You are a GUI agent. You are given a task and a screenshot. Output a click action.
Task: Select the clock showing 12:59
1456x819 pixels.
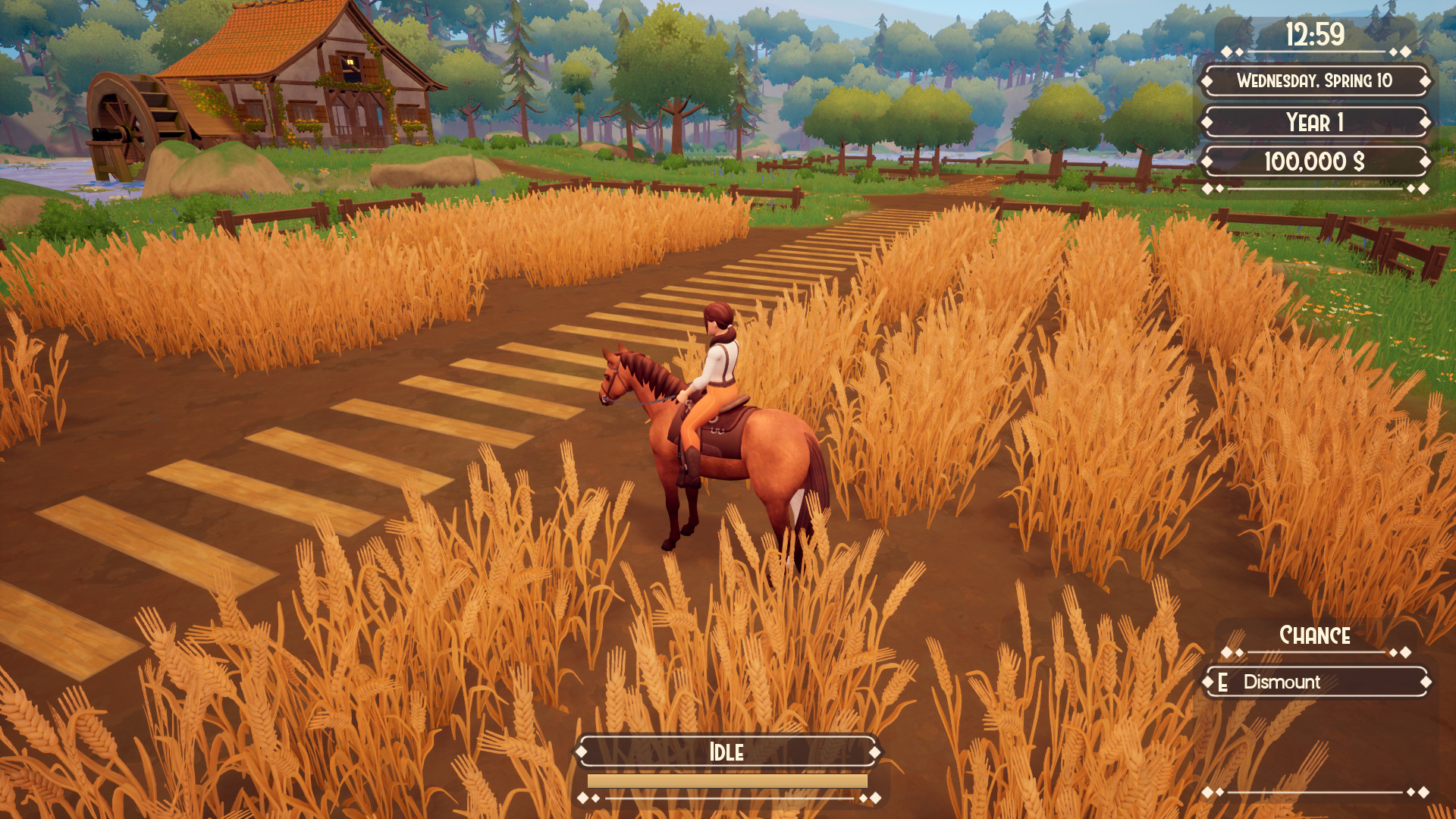click(1314, 33)
